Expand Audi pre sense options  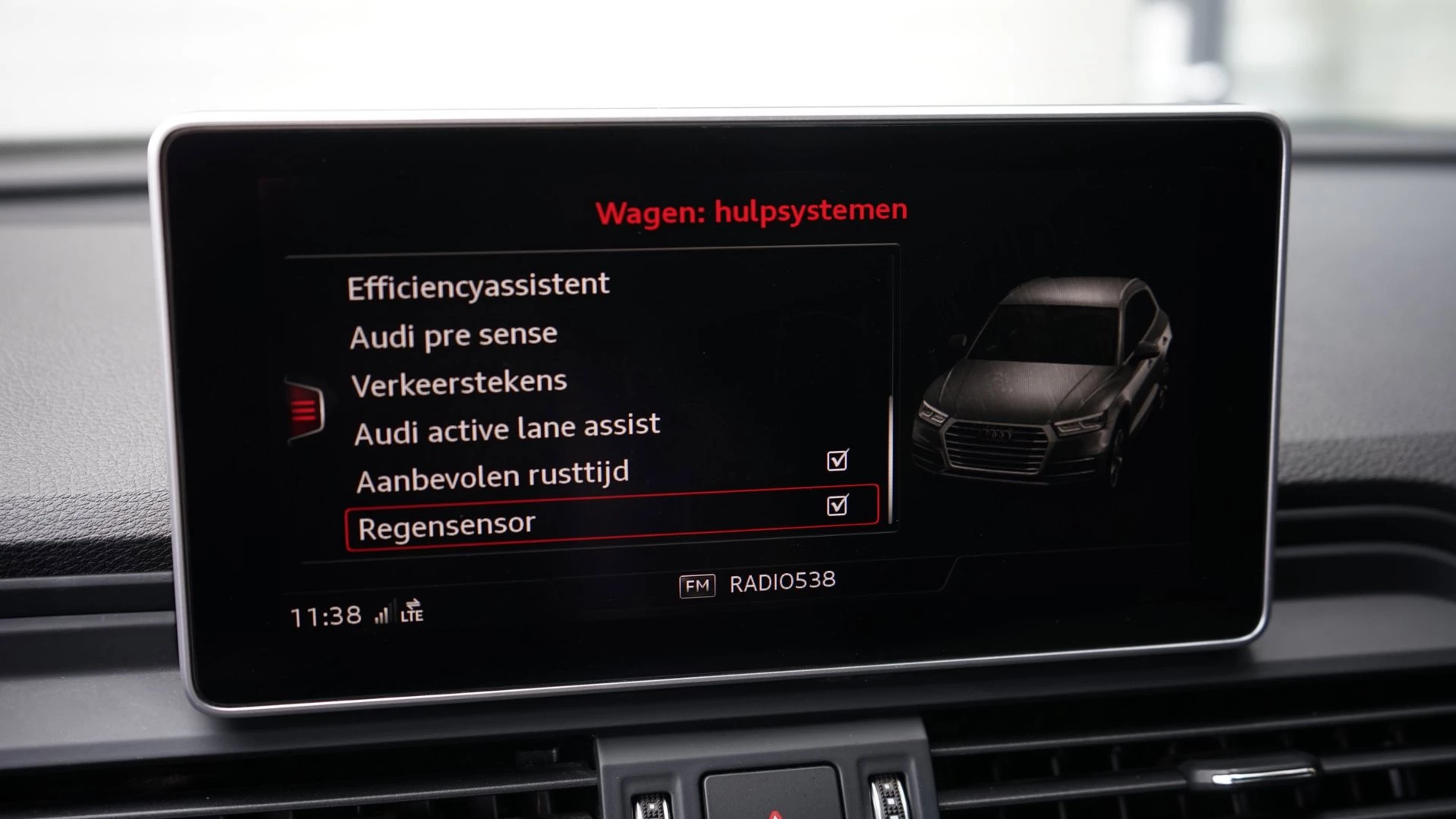[x=453, y=333]
